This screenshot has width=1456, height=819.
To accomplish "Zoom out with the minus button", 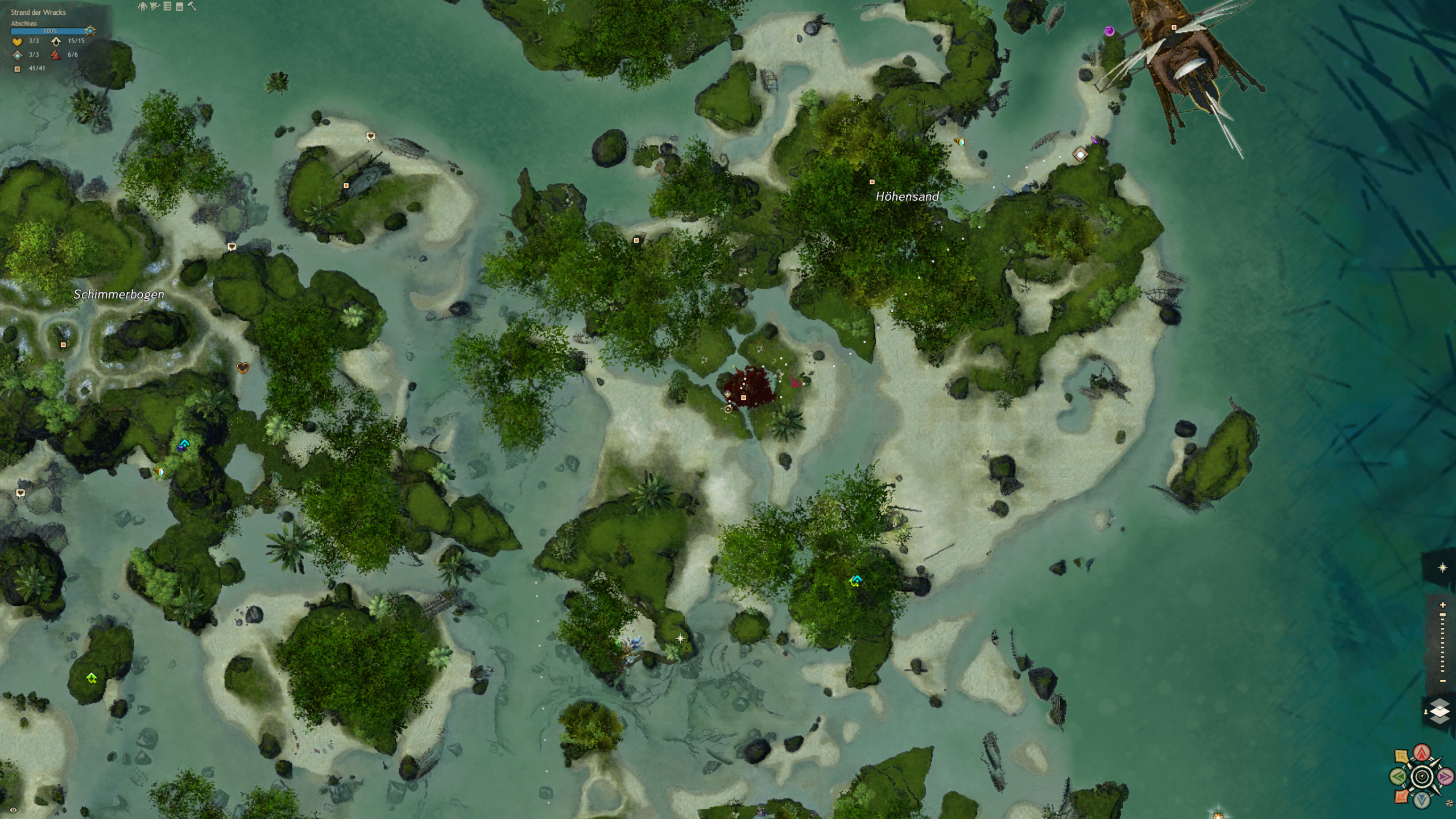I will pos(1442,681).
